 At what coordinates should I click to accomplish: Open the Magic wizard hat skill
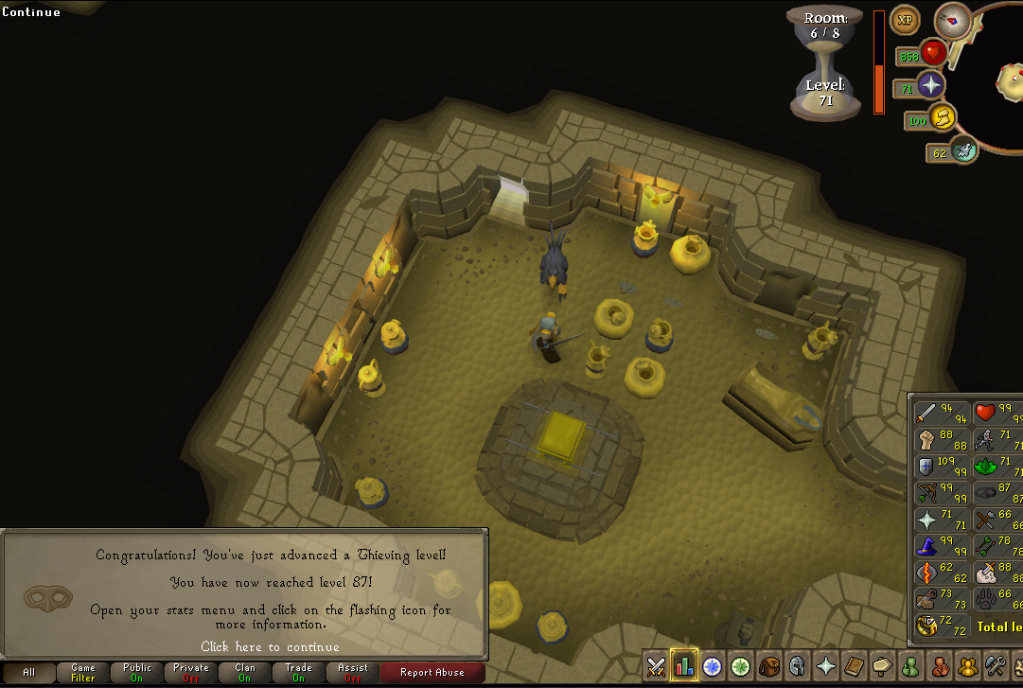point(927,547)
